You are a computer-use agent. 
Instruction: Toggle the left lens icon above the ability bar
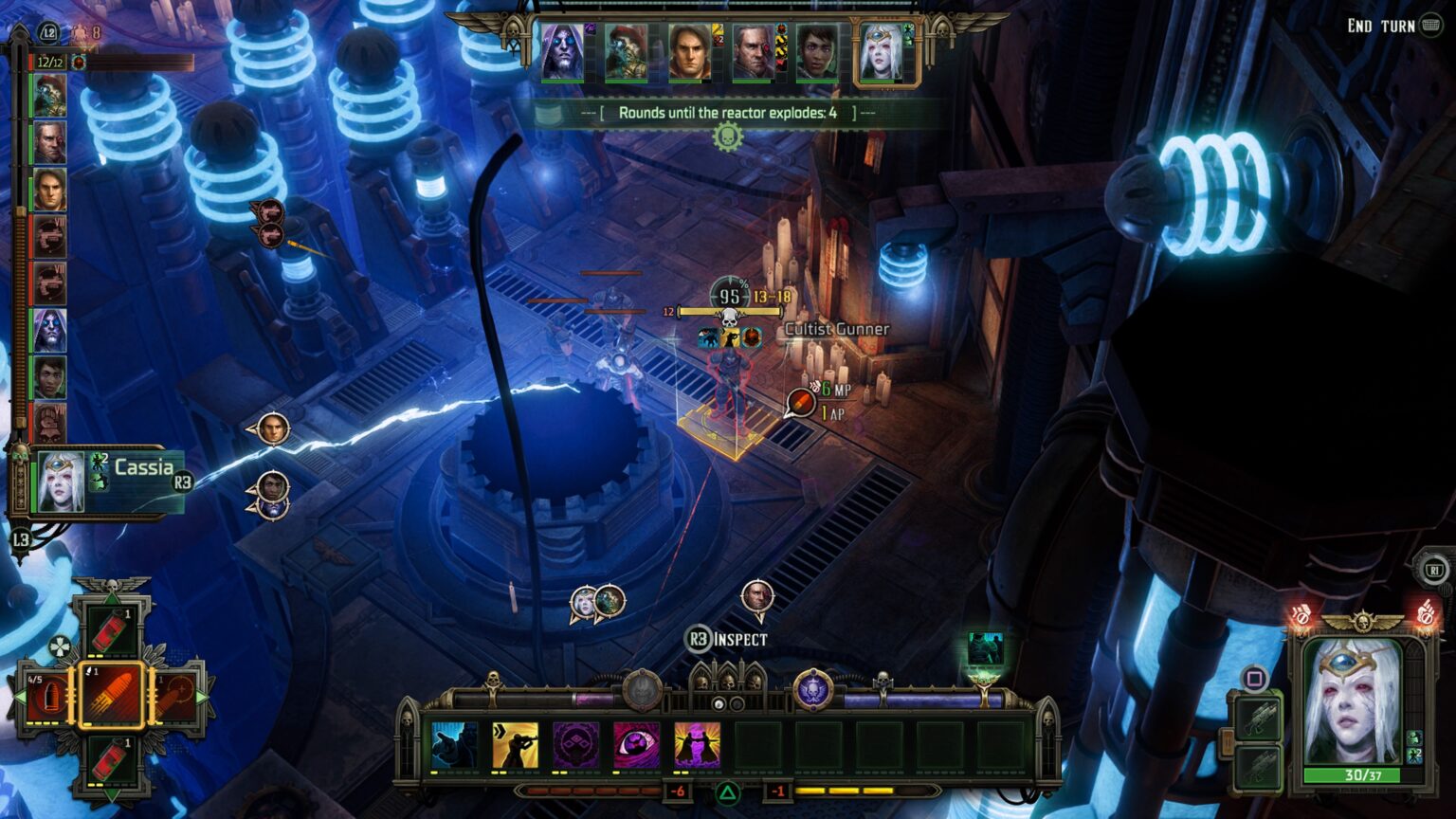(x=718, y=703)
